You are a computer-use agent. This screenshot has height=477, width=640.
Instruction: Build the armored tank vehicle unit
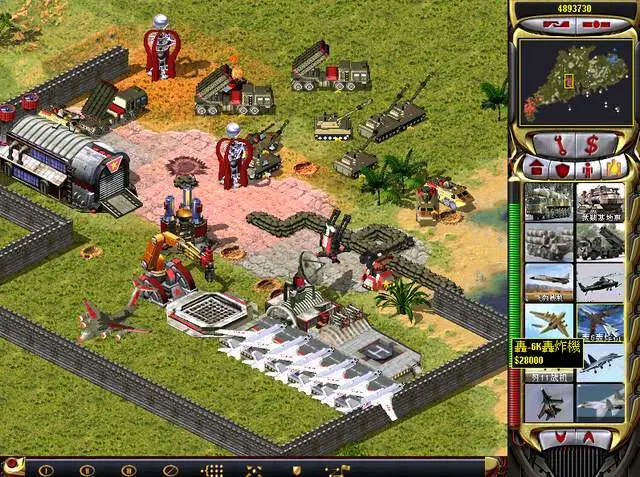(x=600, y=201)
